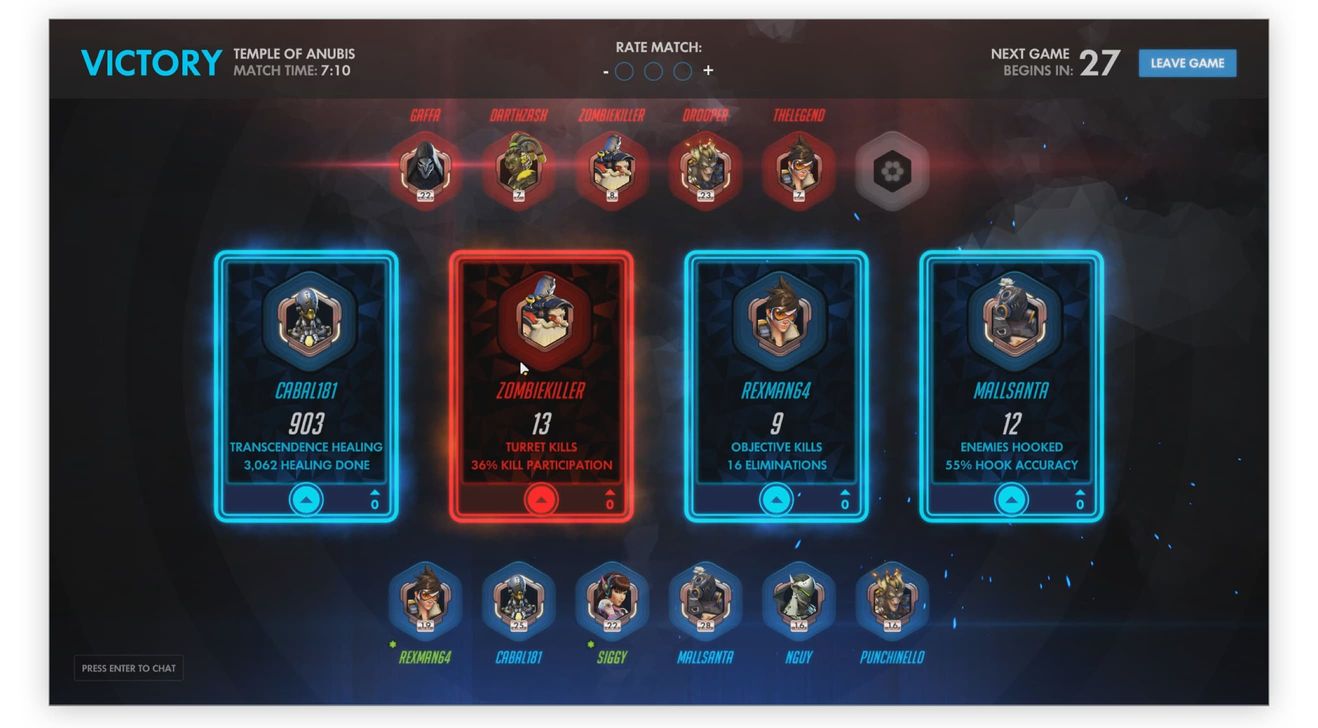
Task: Select the first match rating circle
Action: tap(626, 71)
